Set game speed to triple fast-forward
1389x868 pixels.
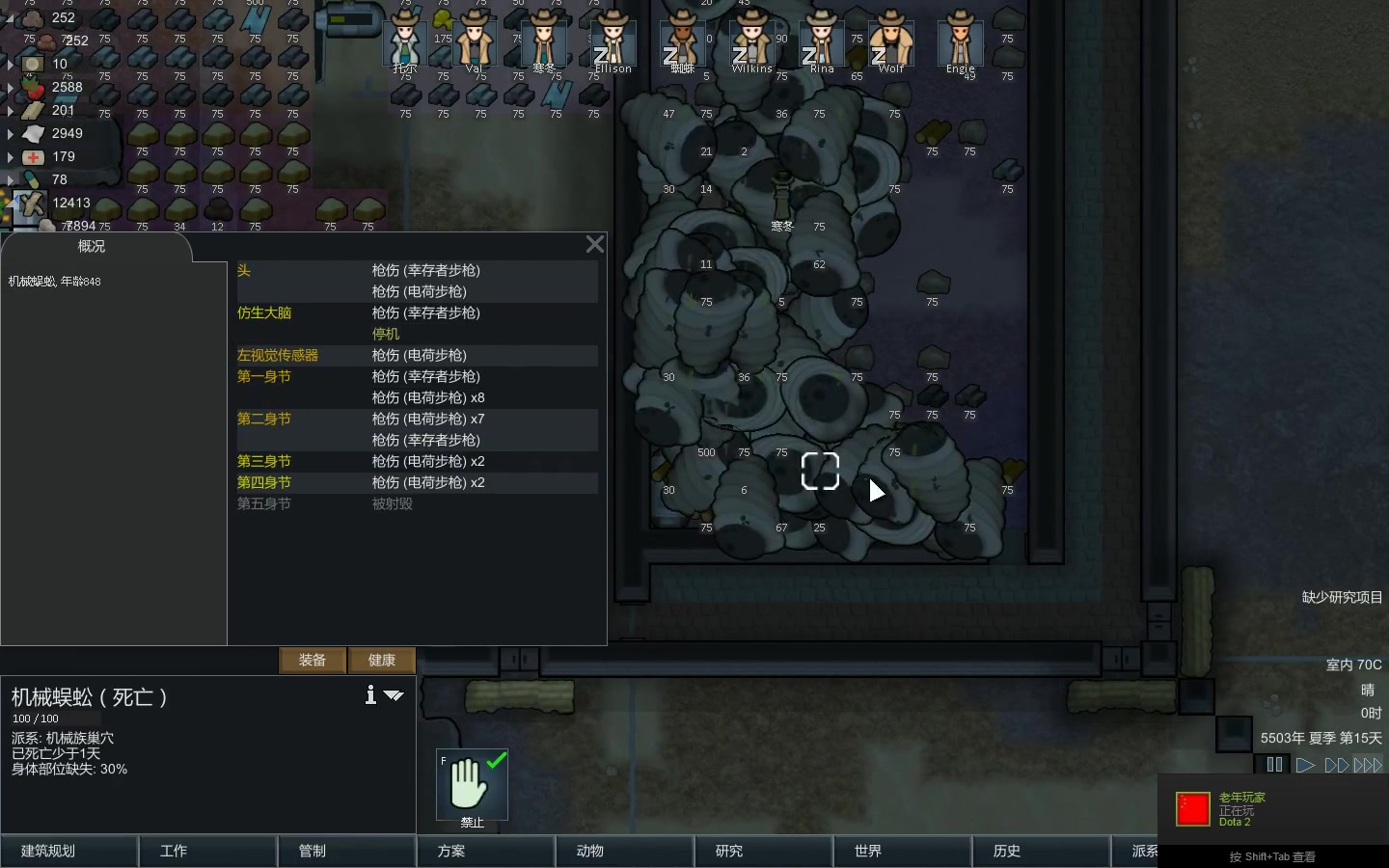[x=1368, y=765]
